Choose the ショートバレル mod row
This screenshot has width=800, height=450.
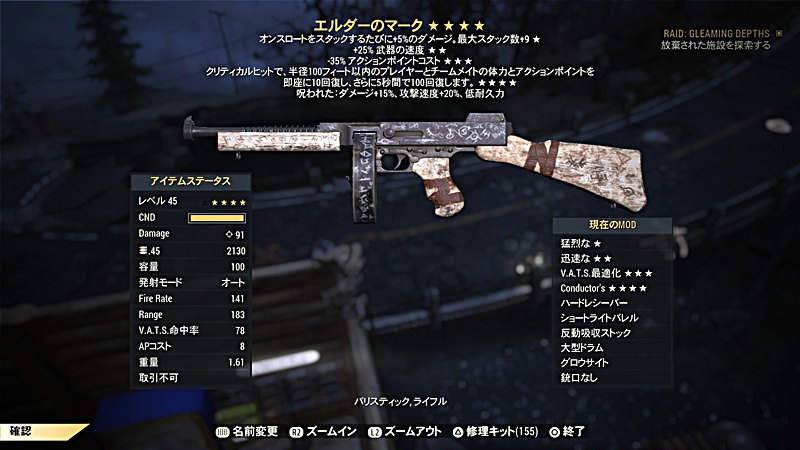click(x=601, y=318)
